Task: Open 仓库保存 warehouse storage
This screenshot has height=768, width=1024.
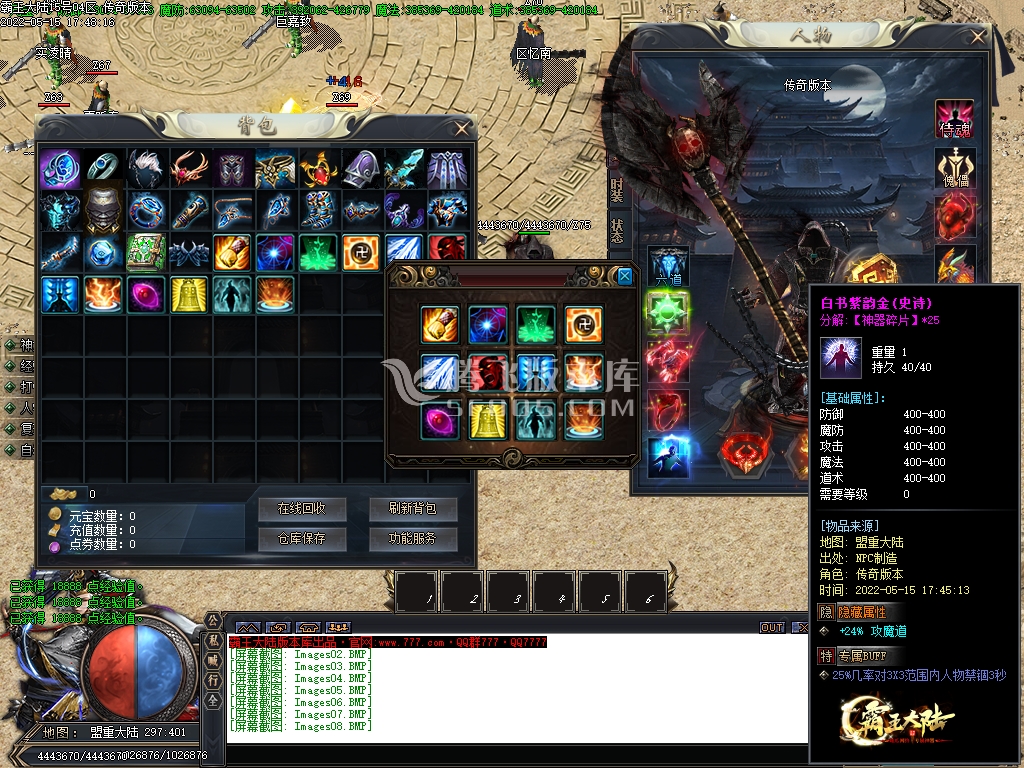Action: point(301,539)
